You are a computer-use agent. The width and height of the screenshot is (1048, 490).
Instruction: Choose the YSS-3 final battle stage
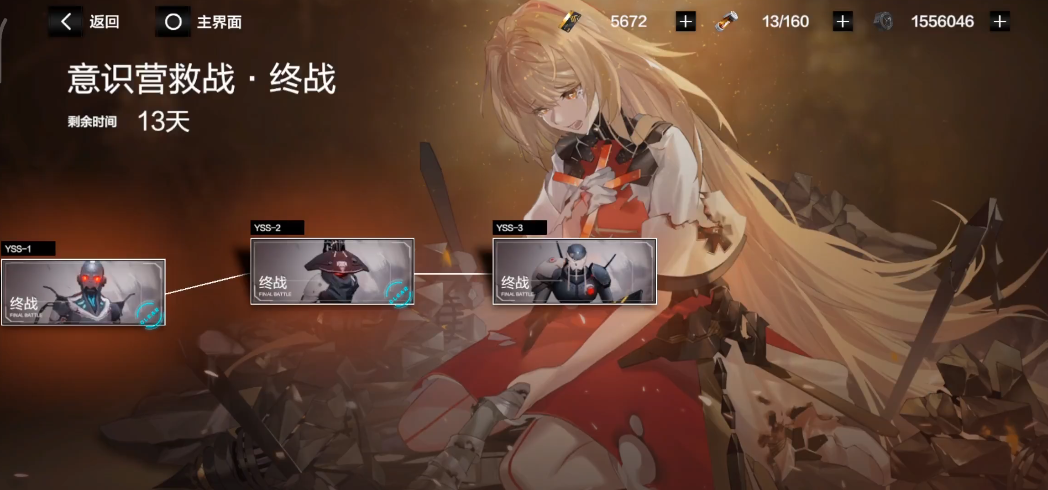[574, 271]
